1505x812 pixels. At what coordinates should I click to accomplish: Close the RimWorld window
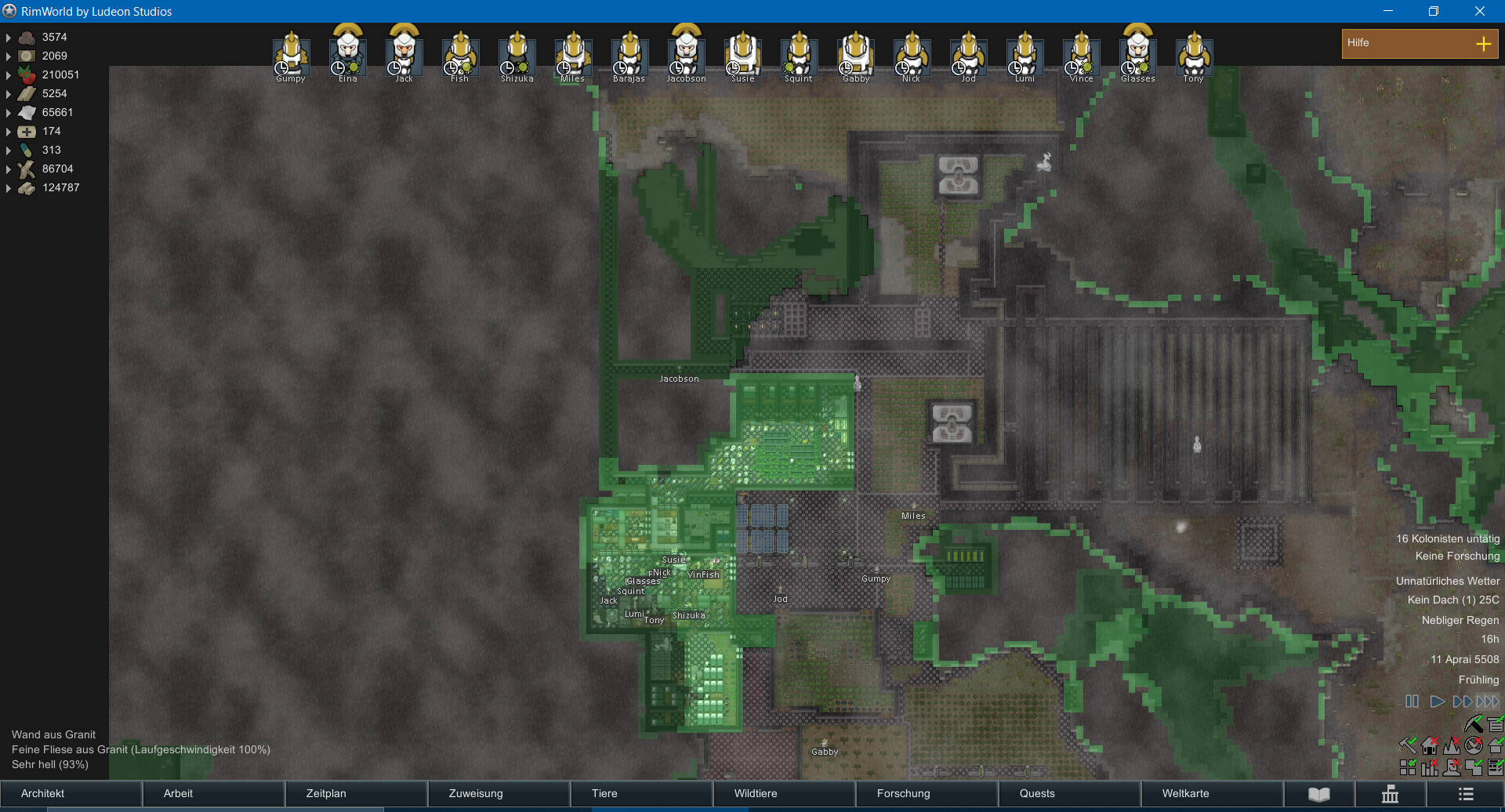tap(1479, 11)
